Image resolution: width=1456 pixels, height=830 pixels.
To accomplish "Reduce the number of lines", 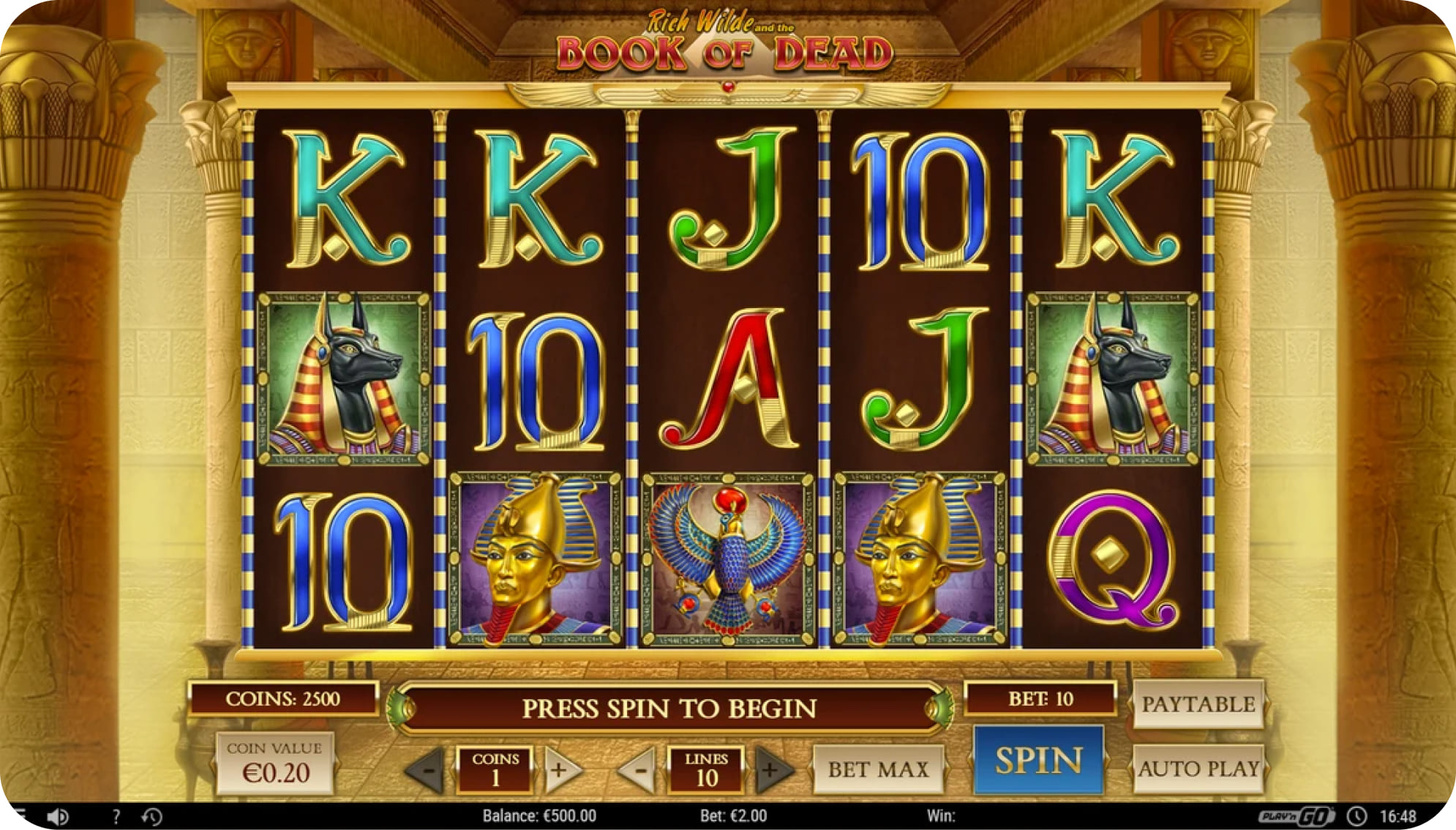I will [639, 769].
